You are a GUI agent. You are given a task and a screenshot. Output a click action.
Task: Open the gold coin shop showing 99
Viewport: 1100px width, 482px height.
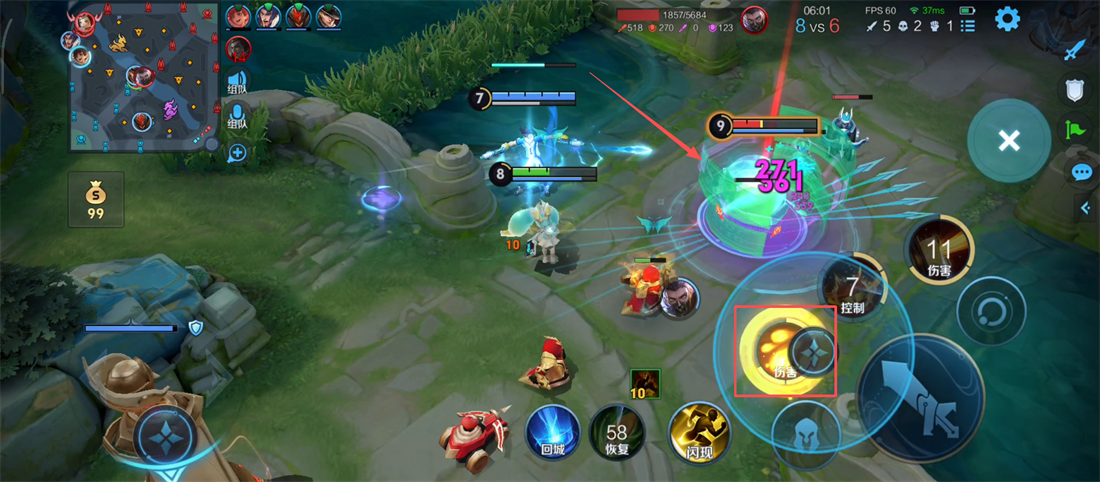click(x=96, y=200)
